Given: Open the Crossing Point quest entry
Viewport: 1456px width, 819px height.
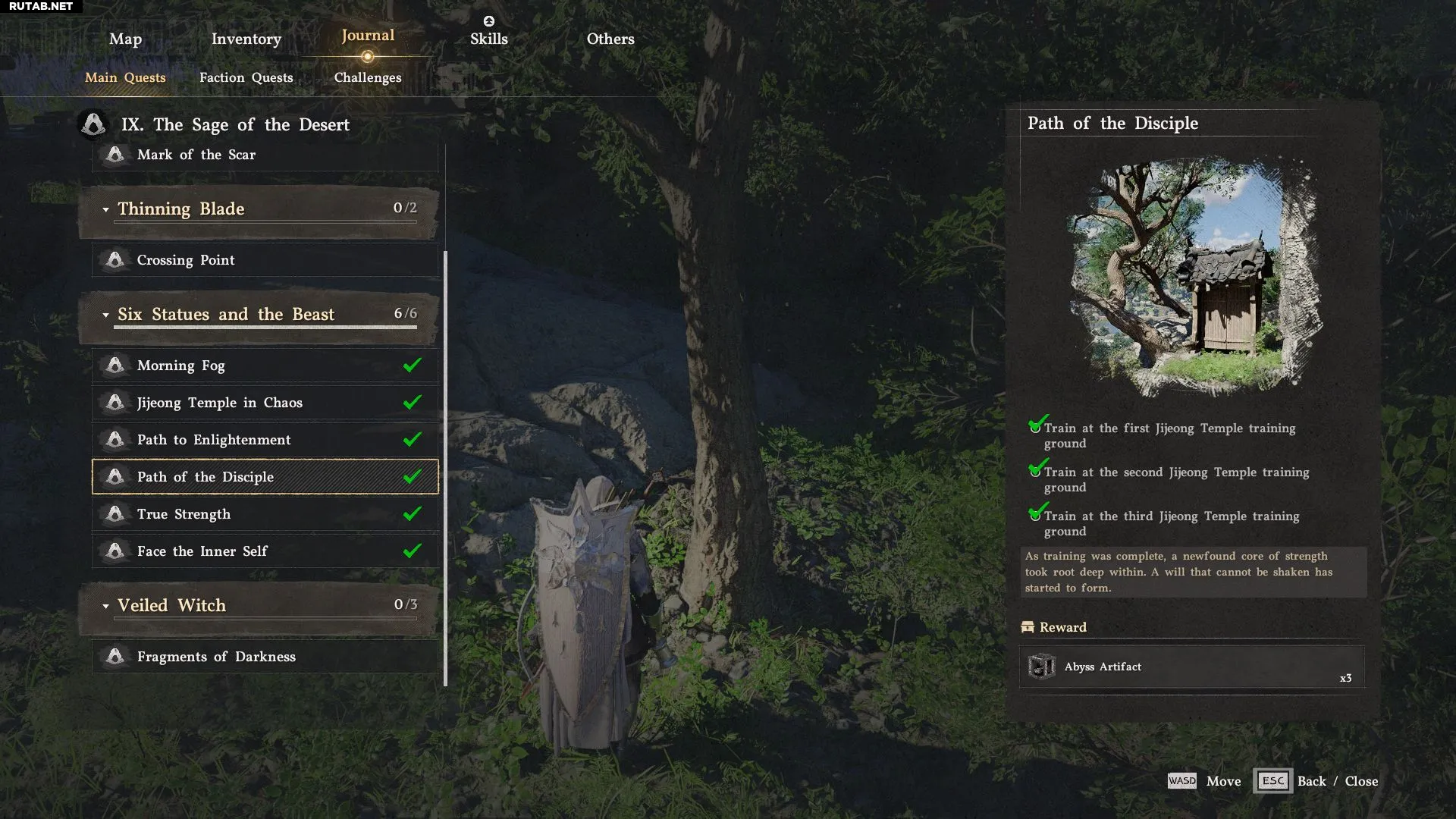Looking at the screenshot, I should [265, 260].
